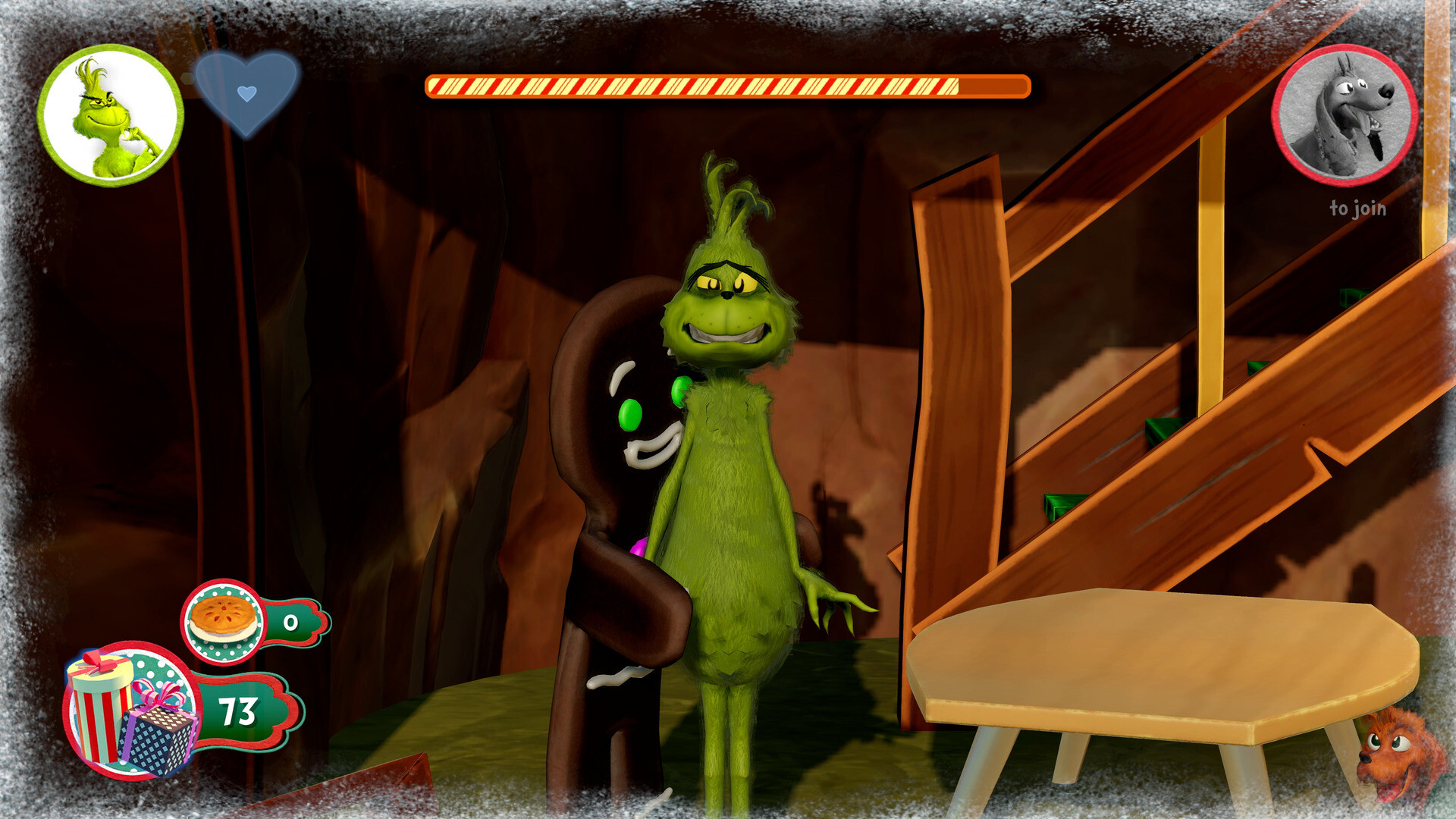Click the present count number 73

click(x=235, y=709)
